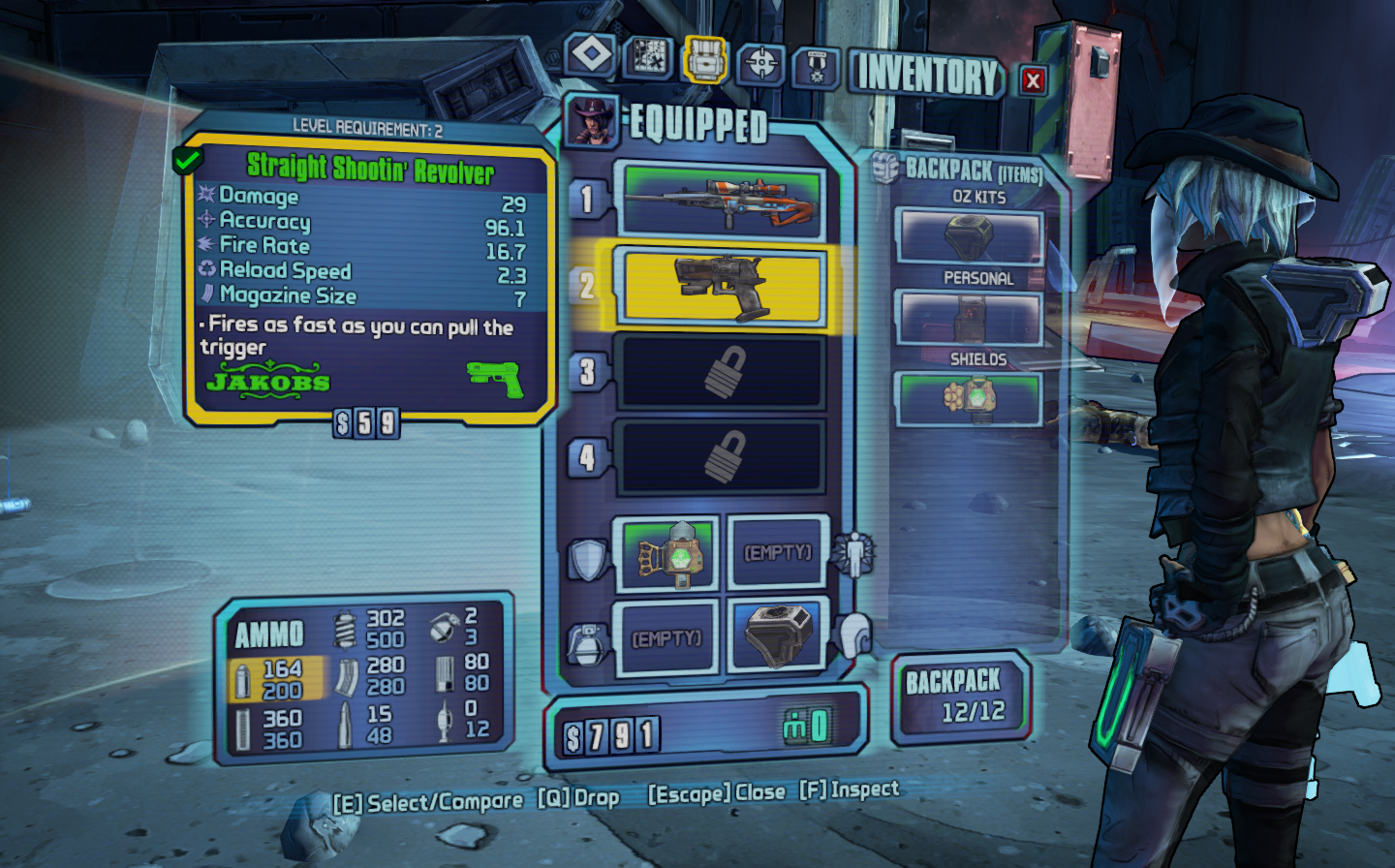Close the inventory with the red X

(x=1033, y=80)
